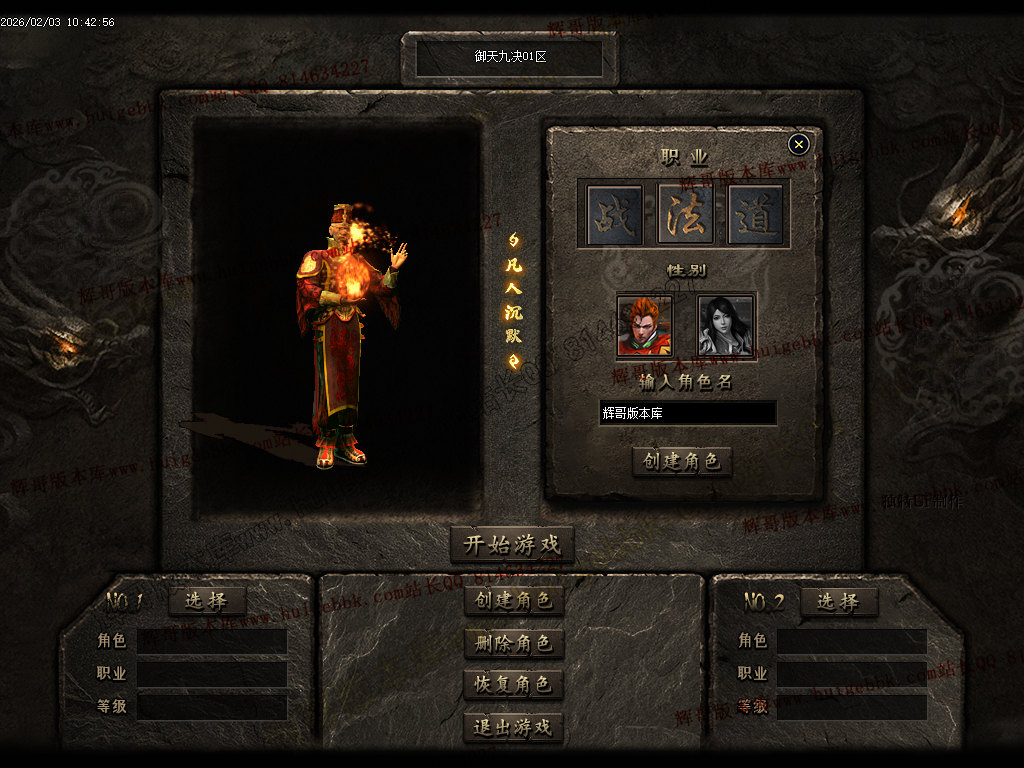Choose 恢复角色 to restore character
This screenshot has width=1024, height=768.
[x=514, y=685]
